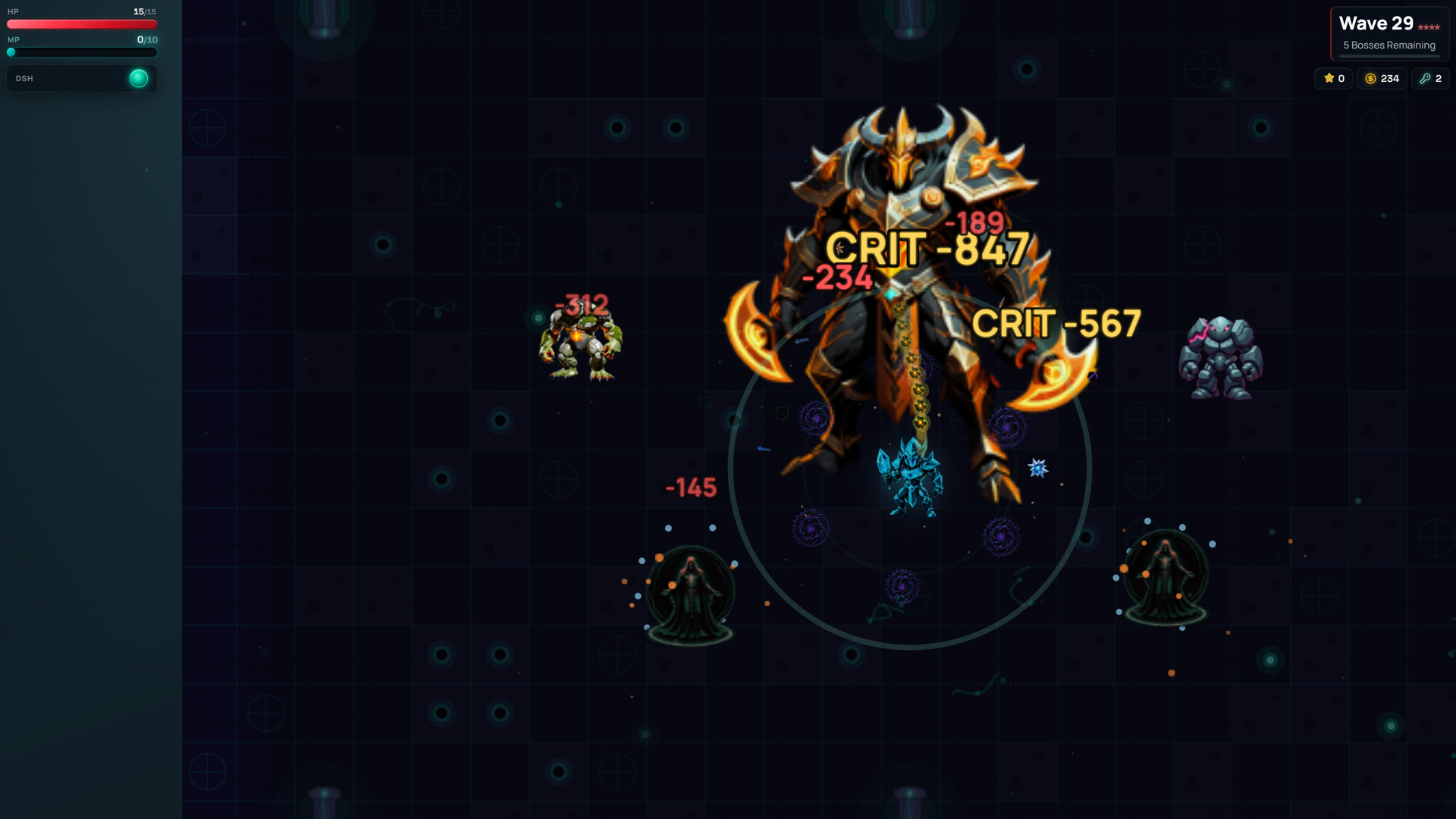Click the teal key counter icon
This screenshot has width=1456, height=819.
click(1424, 78)
